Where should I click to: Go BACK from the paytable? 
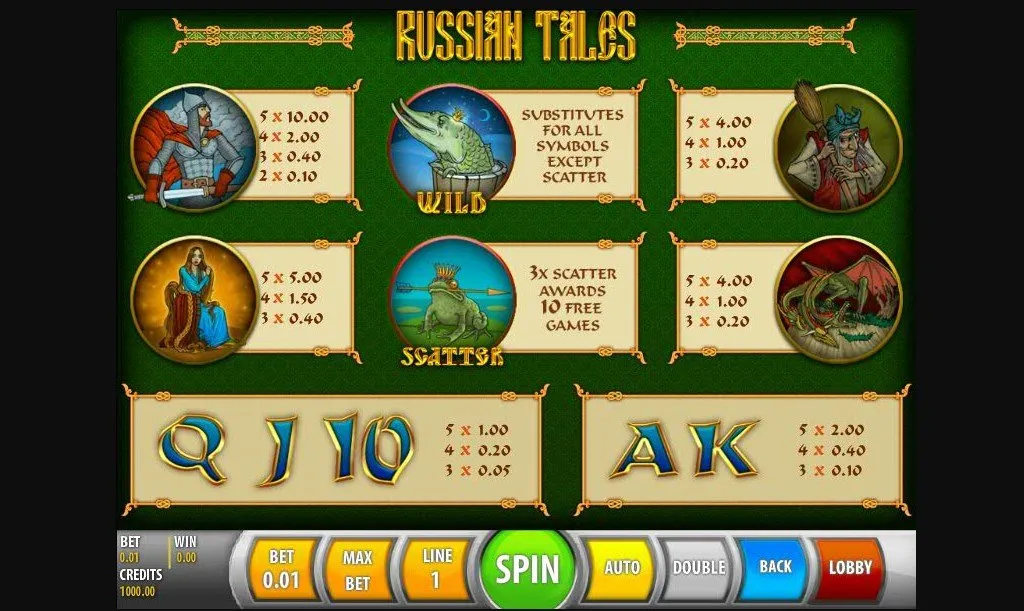tap(775, 568)
